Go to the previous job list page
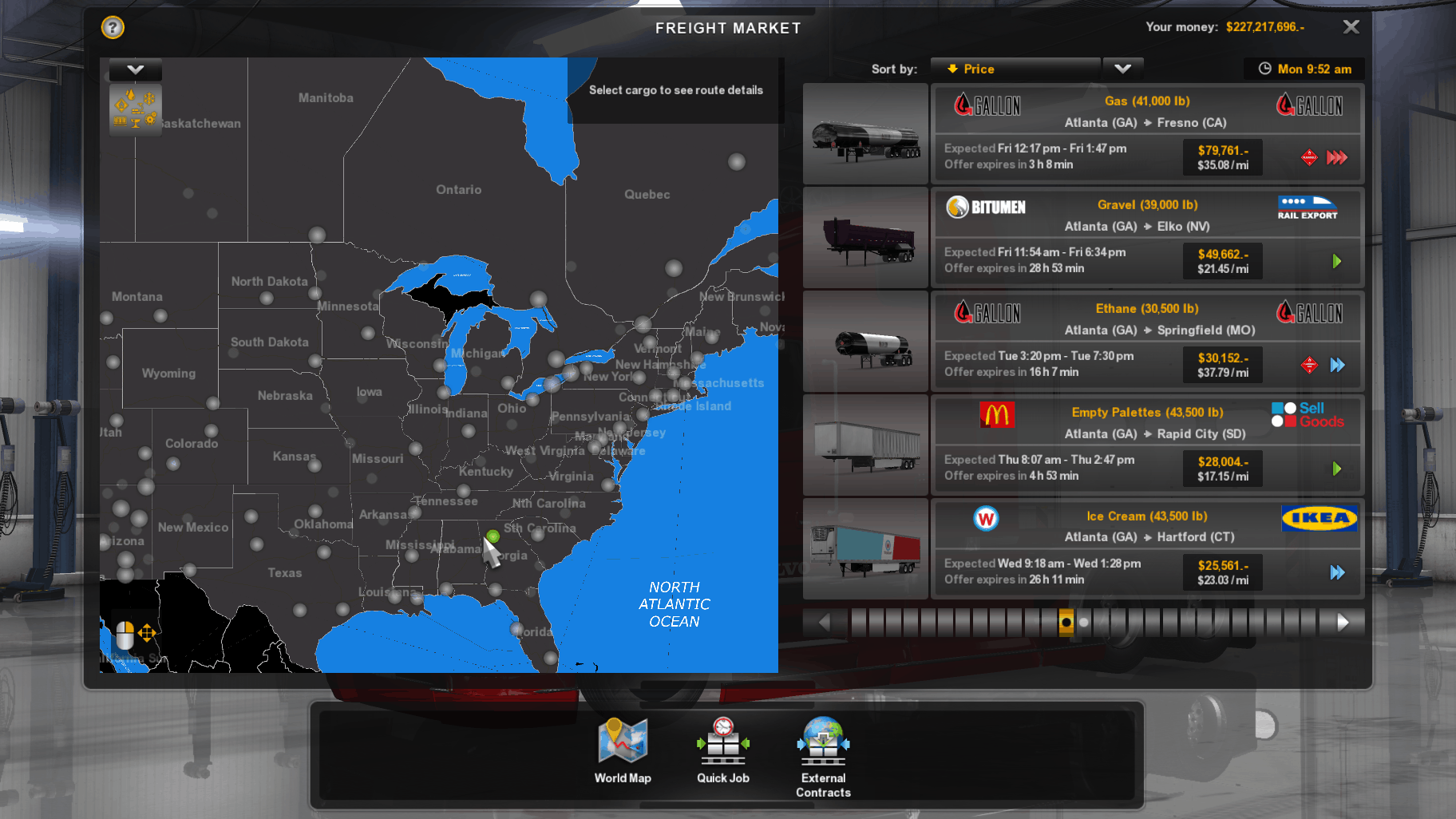This screenshot has height=819, width=1456. pos(825,622)
